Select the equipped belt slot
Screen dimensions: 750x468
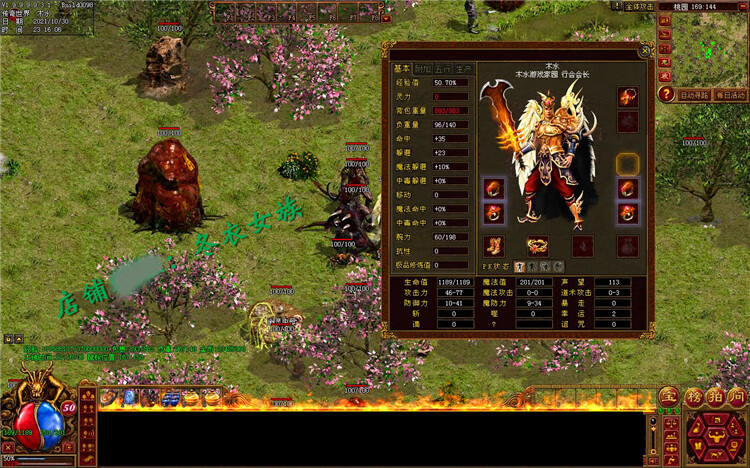[538, 245]
